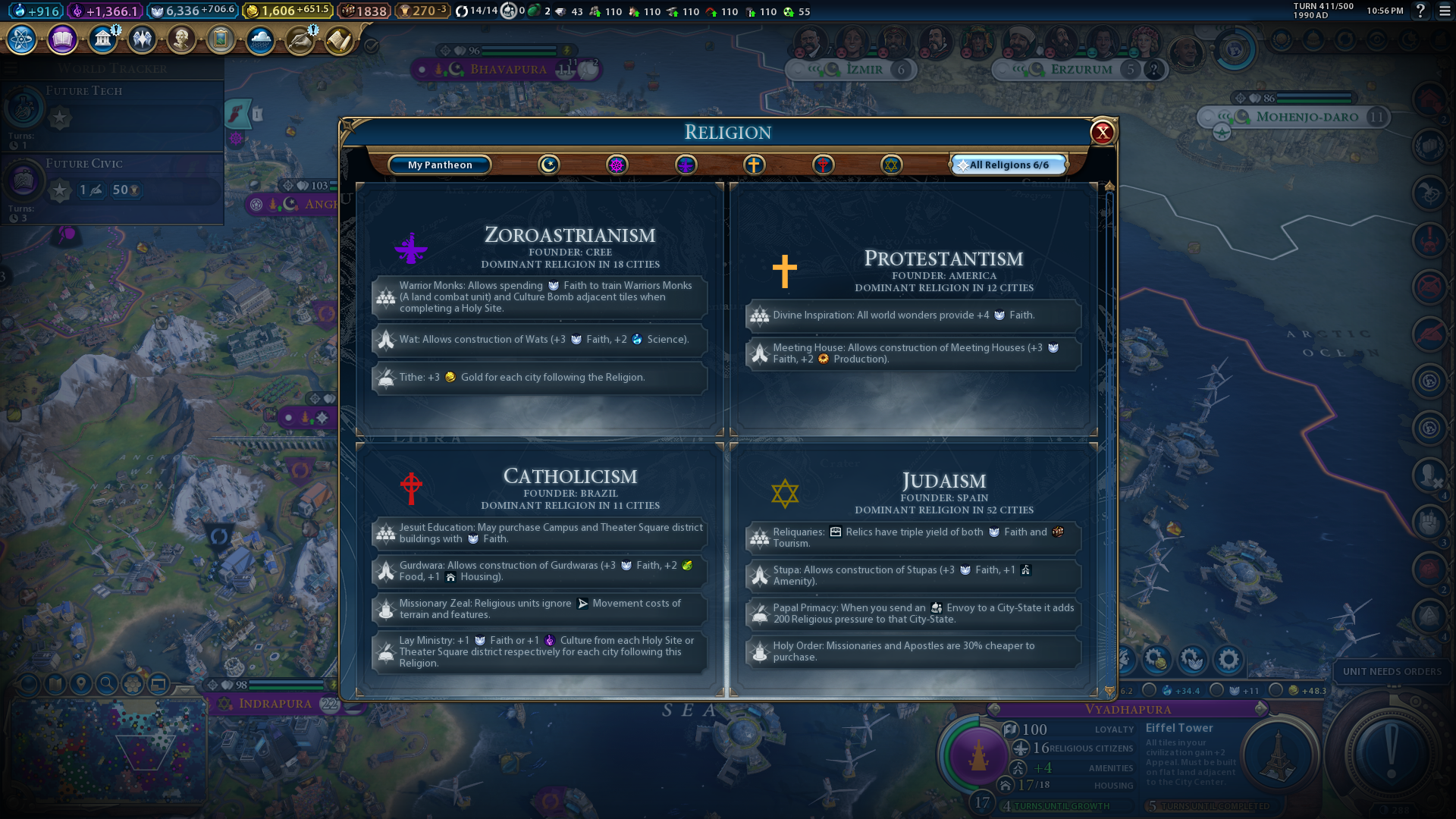Screen dimensions: 1456x819
Task: Open the game menu hamburger icon
Action: pyautogui.click(x=1445, y=11)
